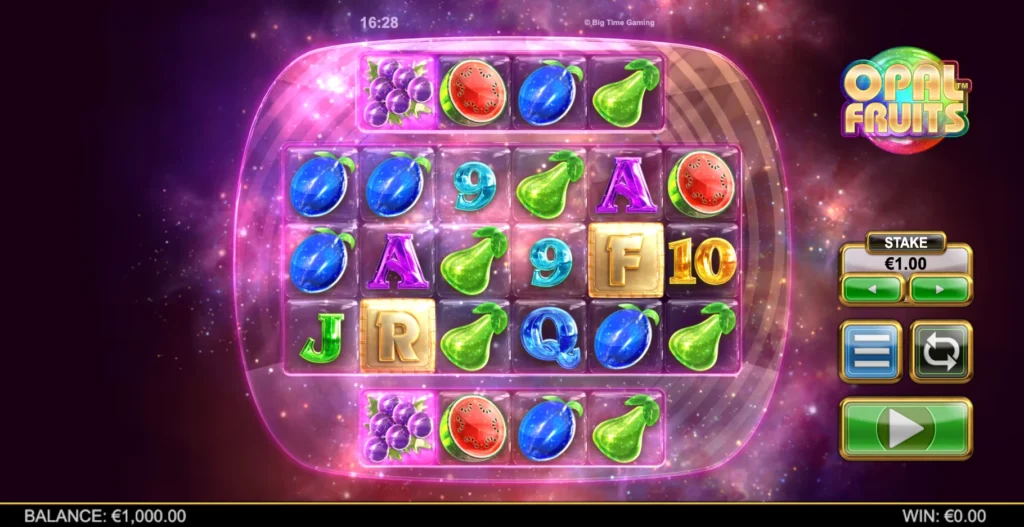Open the blue hamburger menu
The height and width of the screenshot is (527, 1024).
pos(870,351)
